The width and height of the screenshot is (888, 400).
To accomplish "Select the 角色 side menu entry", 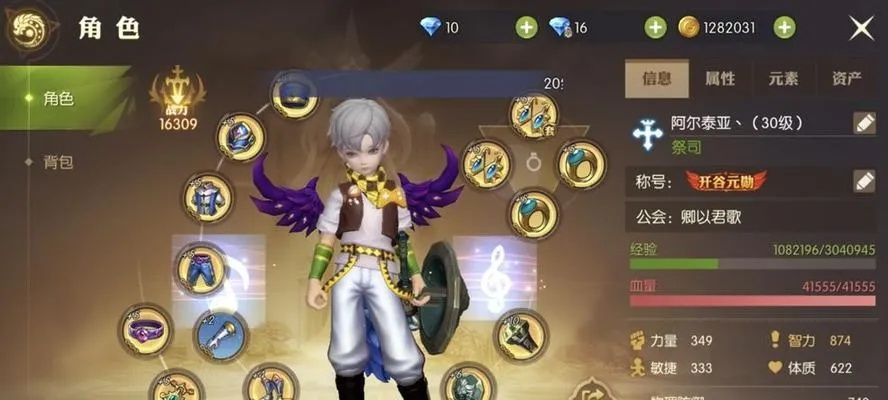I will click(58, 98).
